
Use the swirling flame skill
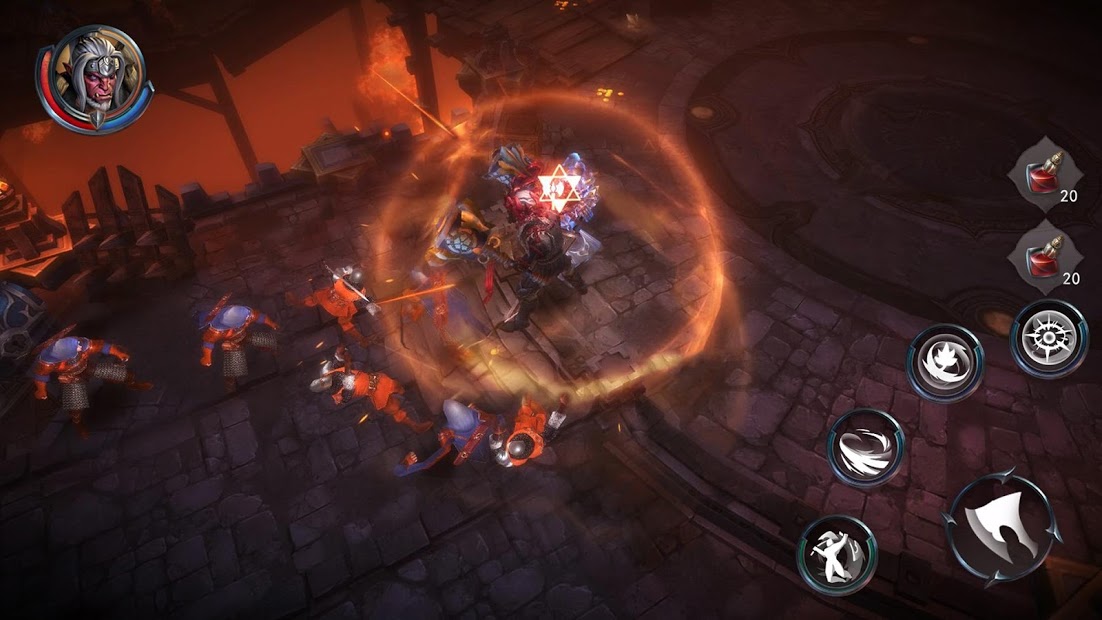pos(944,362)
